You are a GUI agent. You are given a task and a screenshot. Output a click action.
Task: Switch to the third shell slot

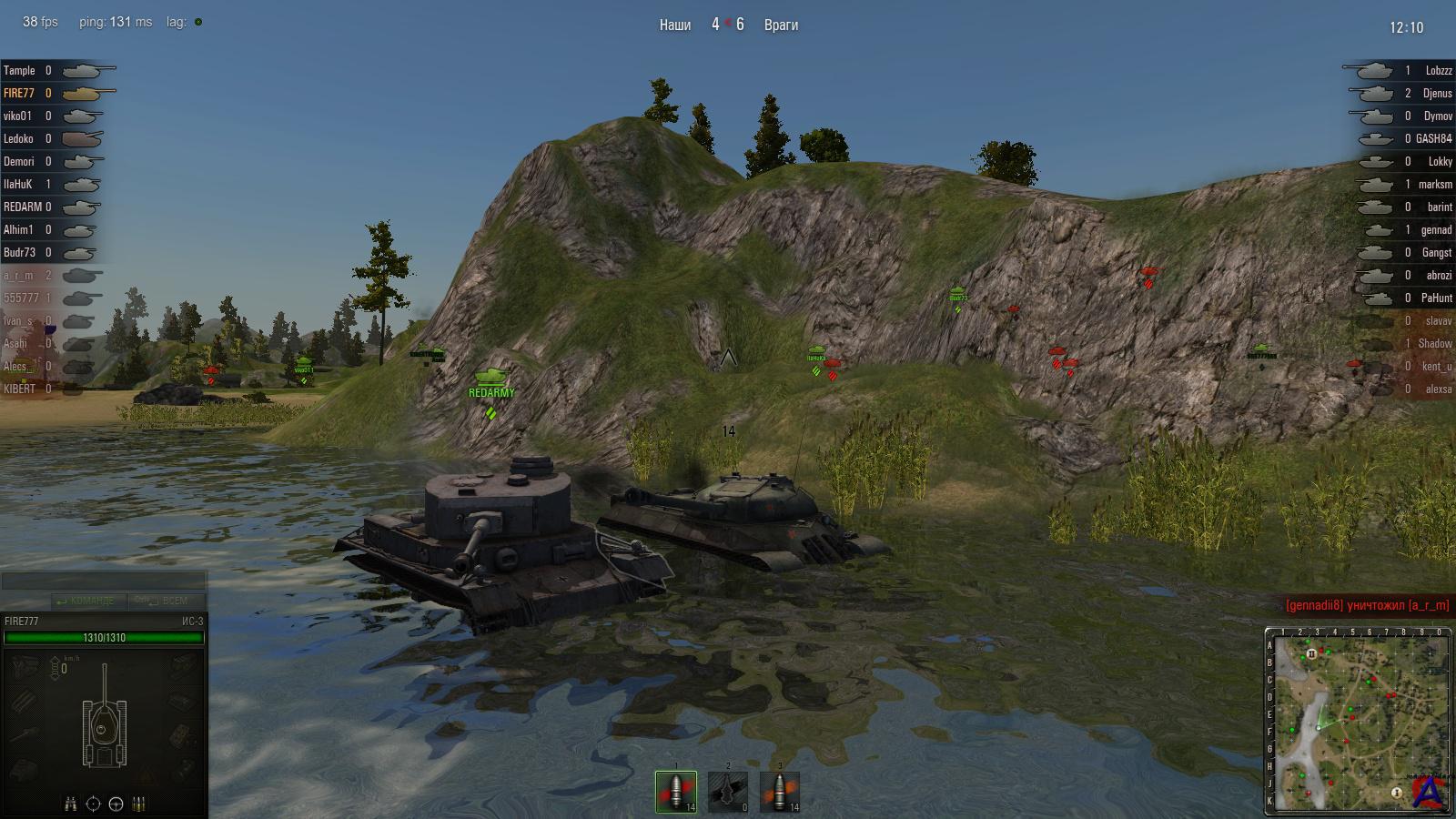779,792
